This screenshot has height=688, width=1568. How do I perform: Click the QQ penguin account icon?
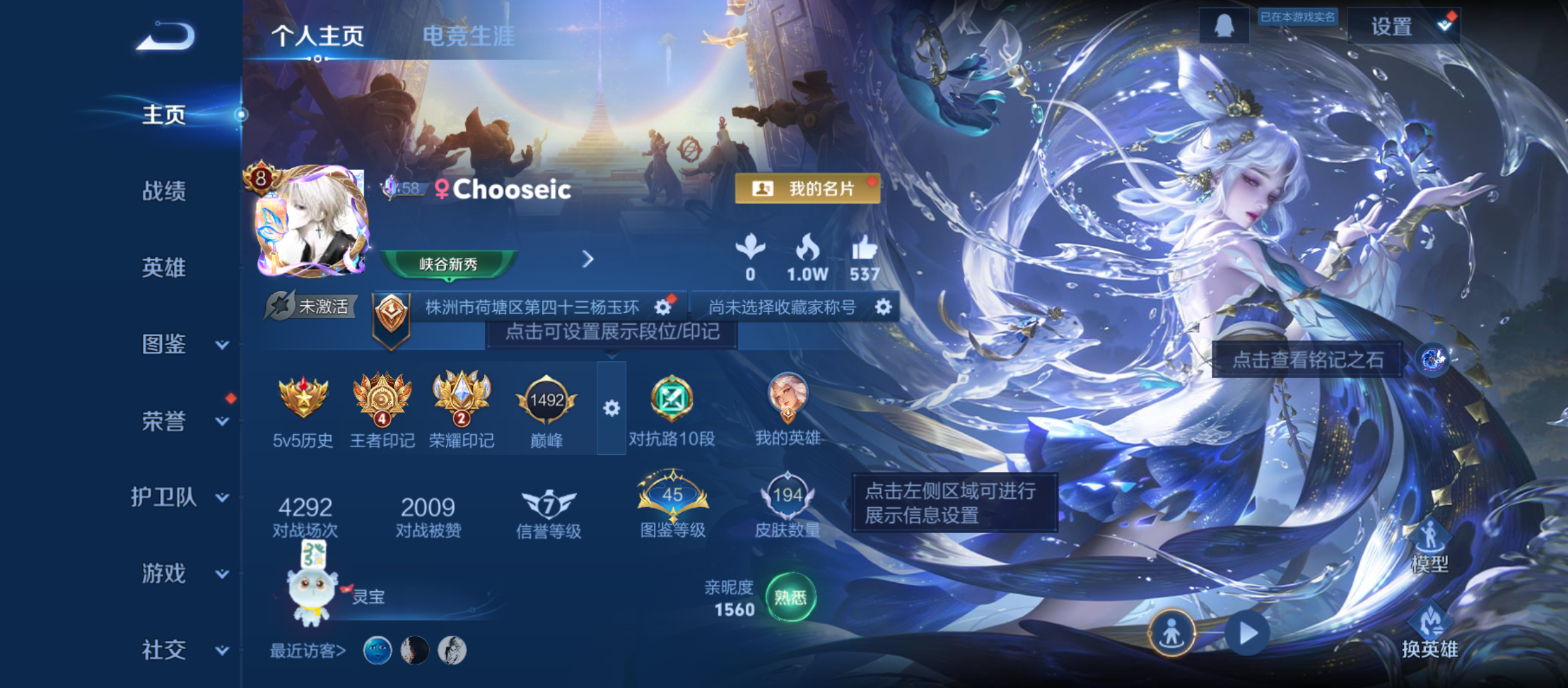(1224, 25)
